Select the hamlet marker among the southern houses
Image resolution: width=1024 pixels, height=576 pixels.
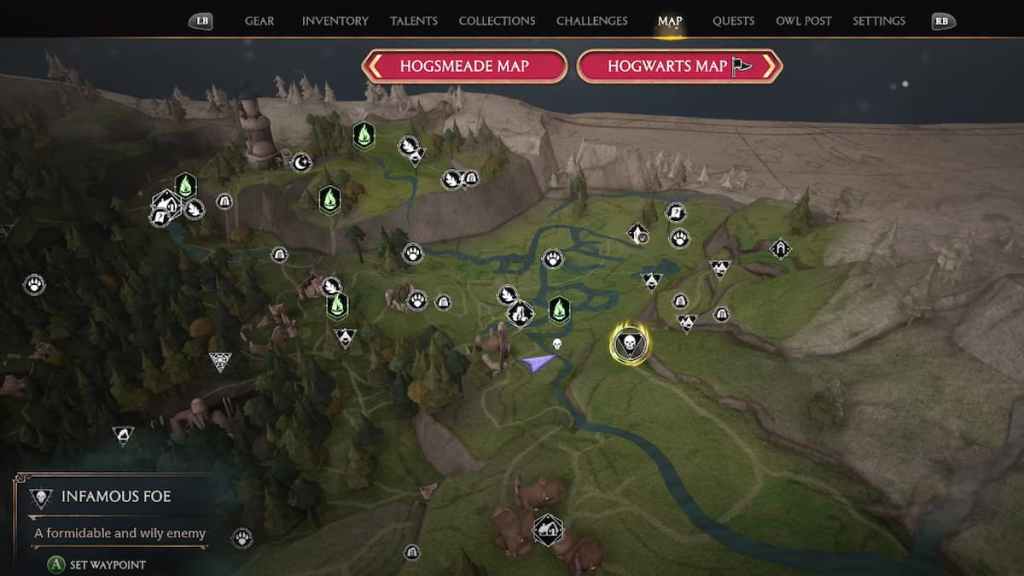[547, 527]
